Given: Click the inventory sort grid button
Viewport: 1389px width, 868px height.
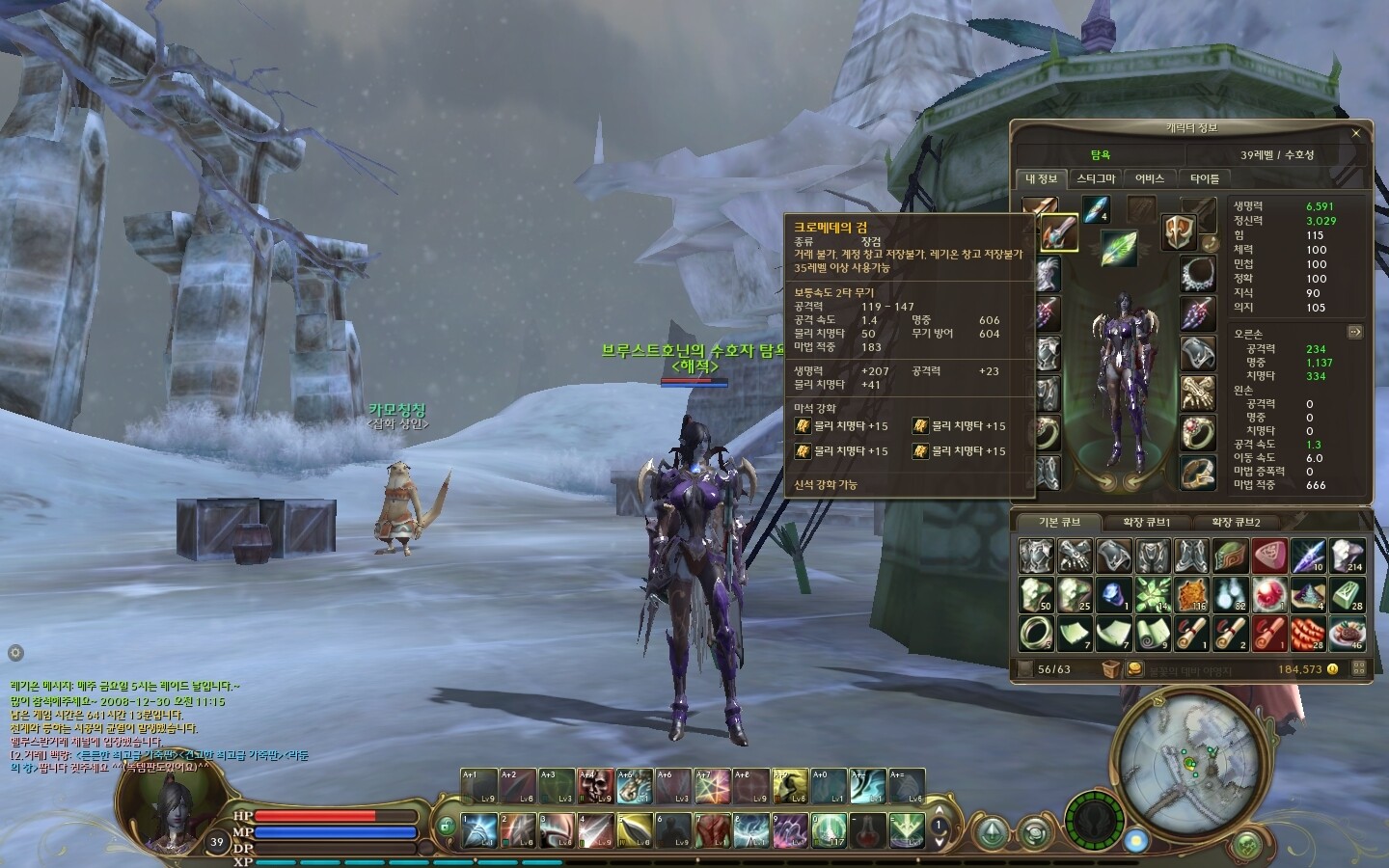Looking at the screenshot, I should tap(1358, 668).
